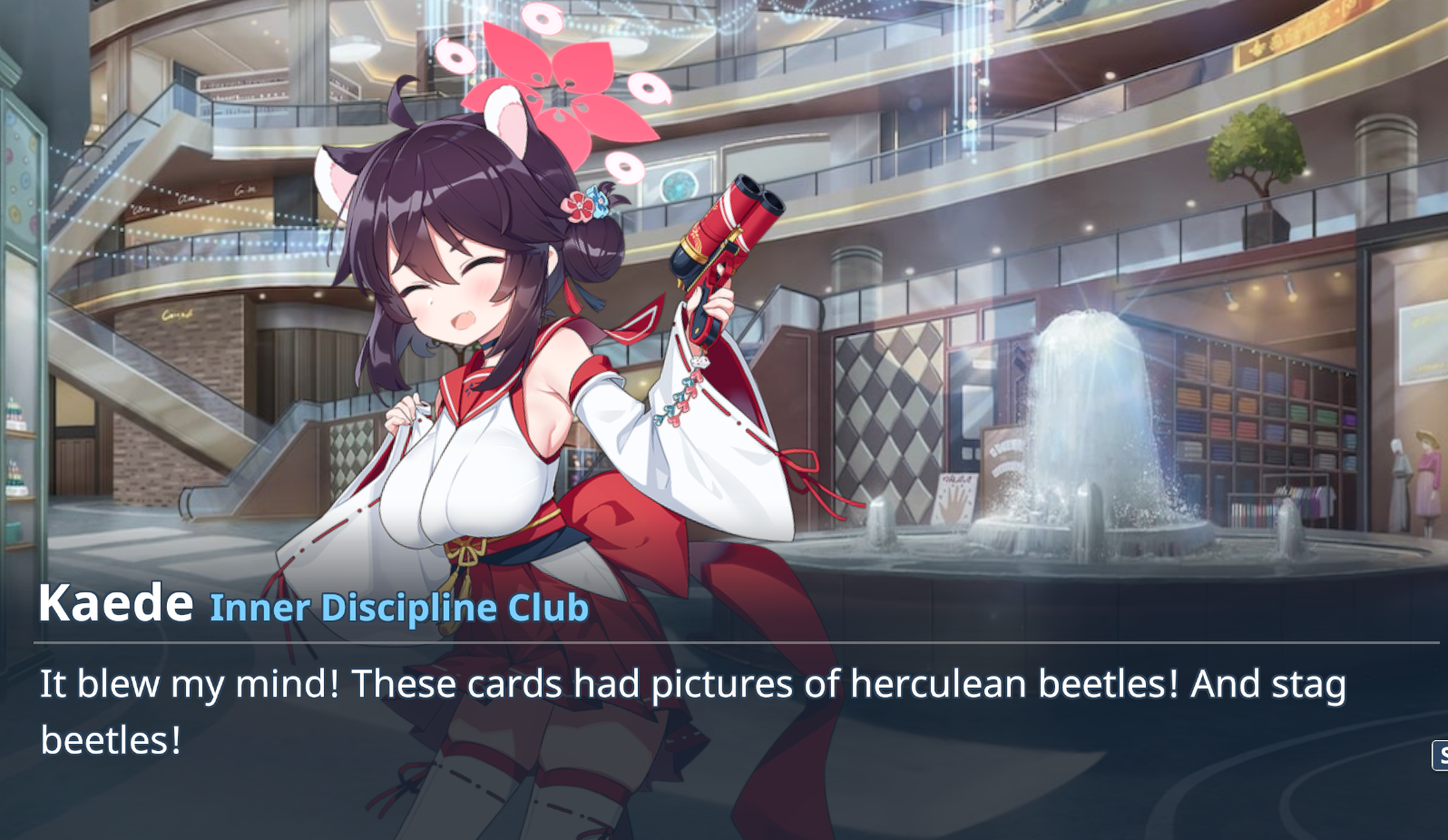This screenshot has width=1448, height=840.
Task: Click the cut-off S button at screen edge
Action: pyautogui.click(x=1440, y=755)
